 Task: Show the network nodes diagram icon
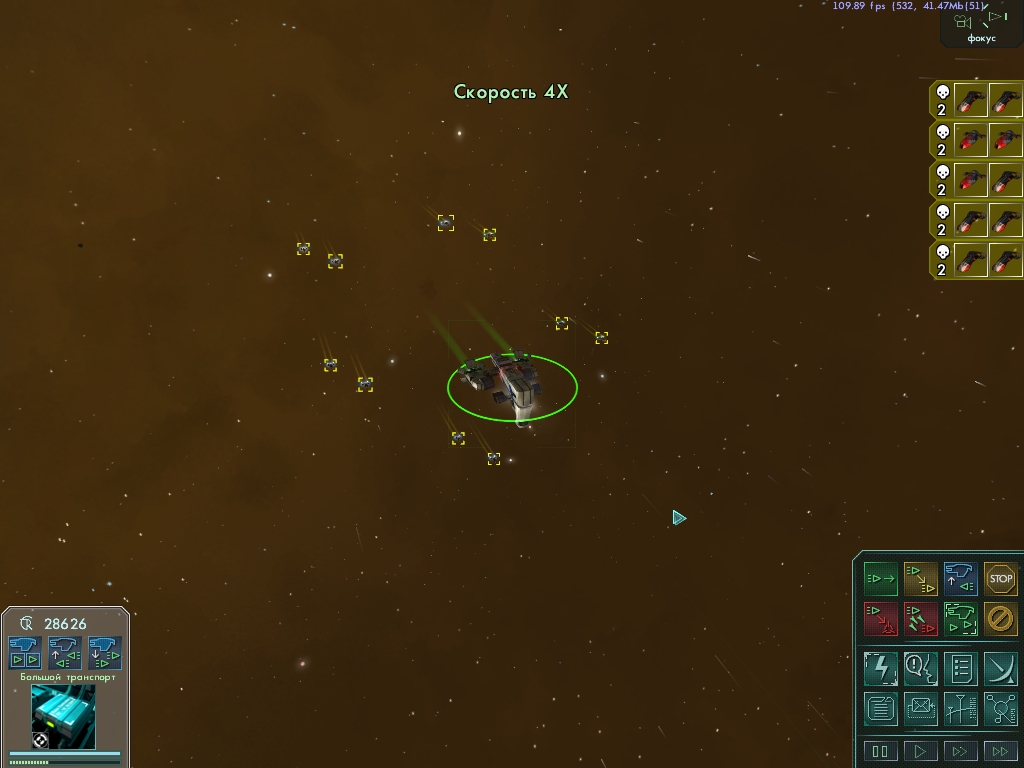[1000, 708]
